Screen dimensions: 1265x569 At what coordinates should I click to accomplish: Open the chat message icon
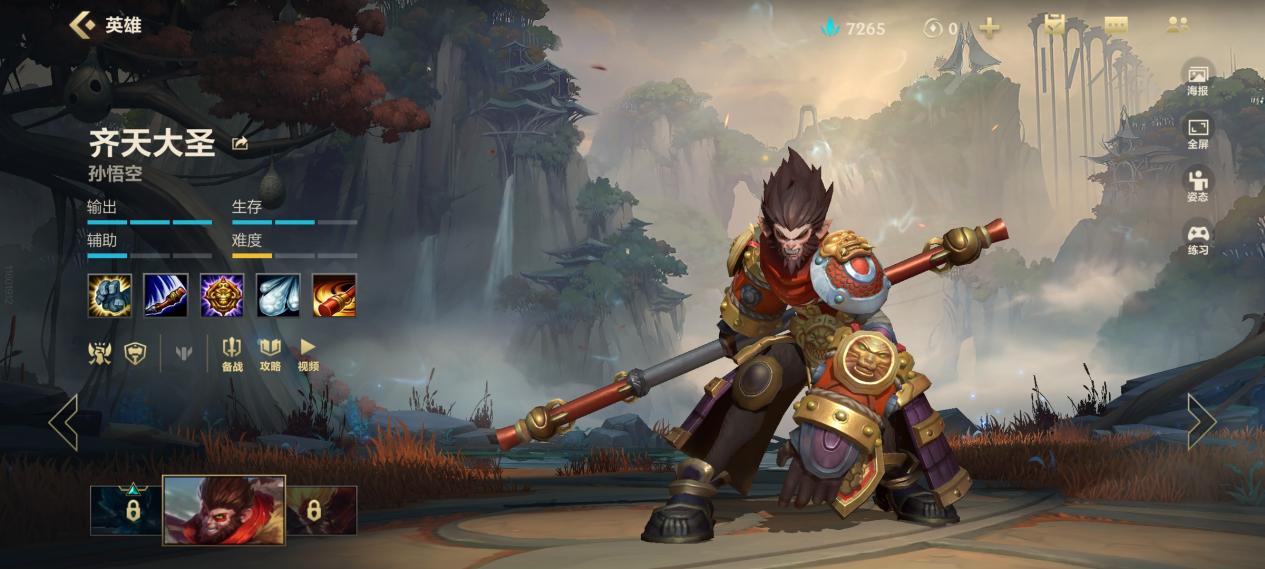pyautogui.click(x=1116, y=26)
